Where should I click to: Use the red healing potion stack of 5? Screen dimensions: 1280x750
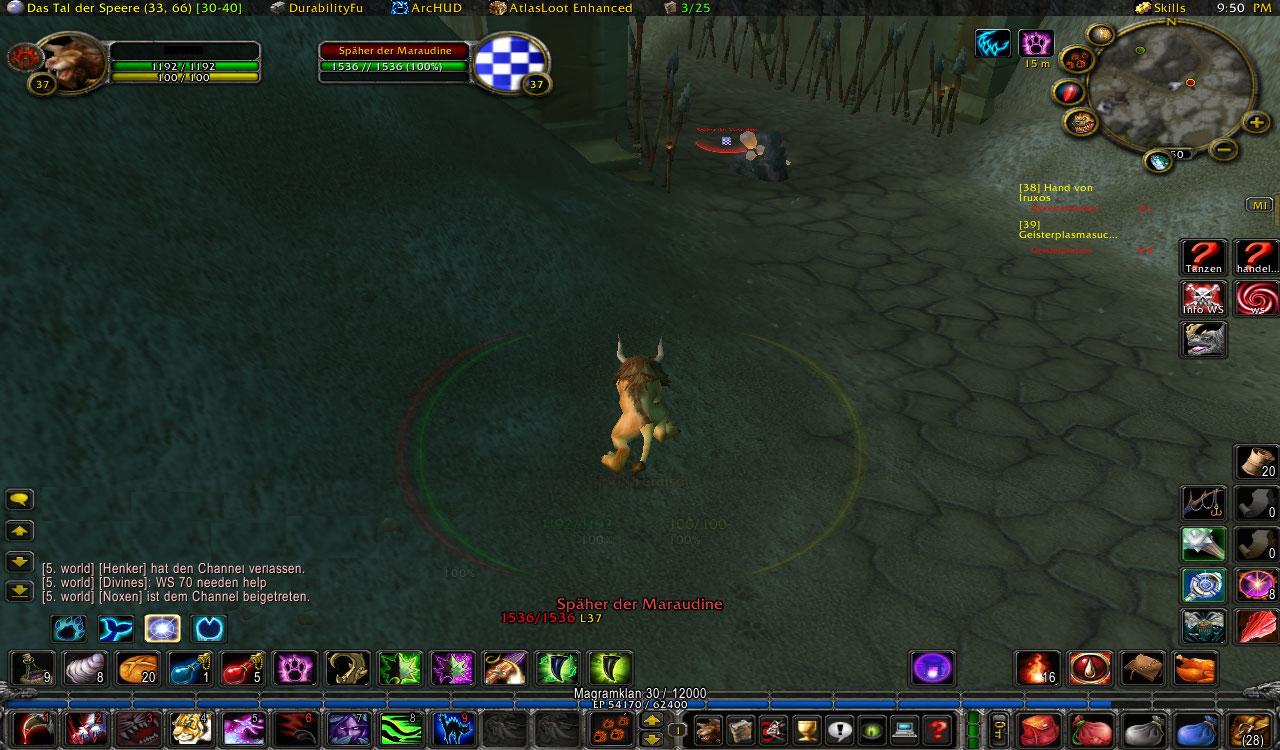242,668
